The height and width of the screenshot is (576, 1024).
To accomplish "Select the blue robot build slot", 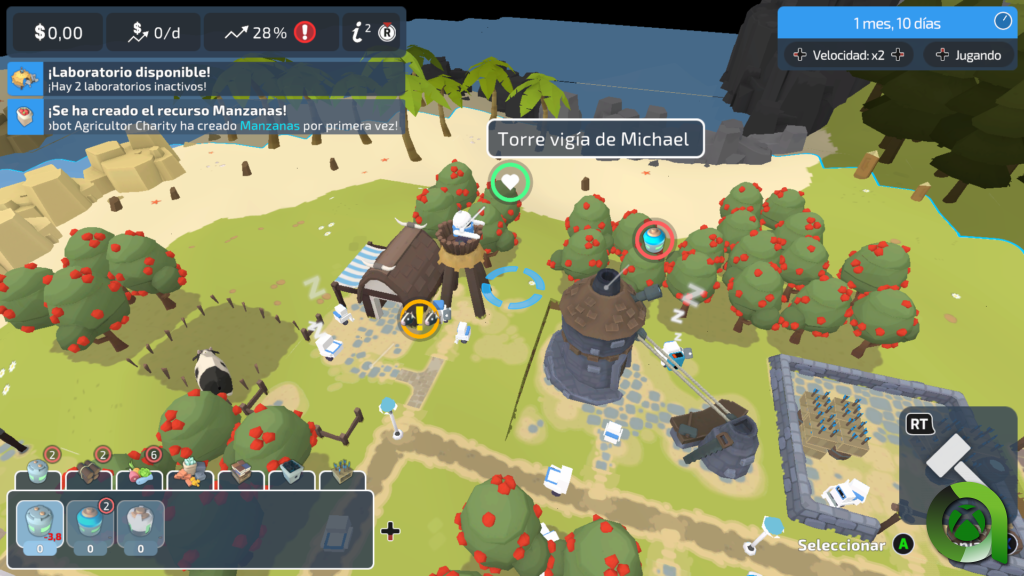I will [90, 525].
